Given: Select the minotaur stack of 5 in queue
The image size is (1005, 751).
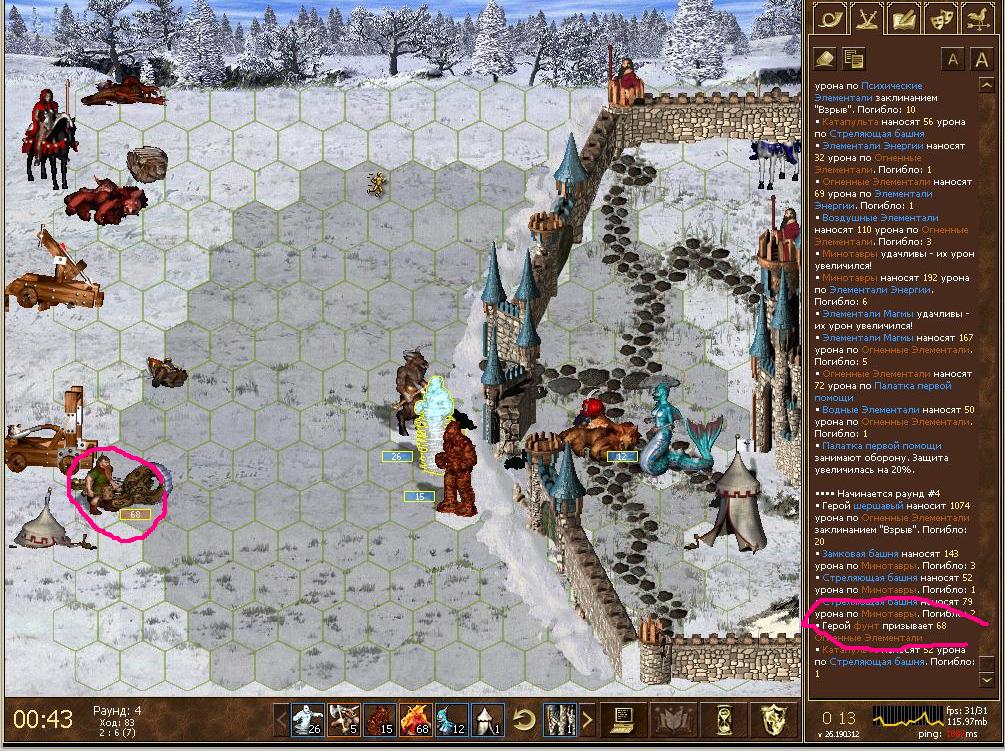Looking at the screenshot, I should tap(343, 718).
